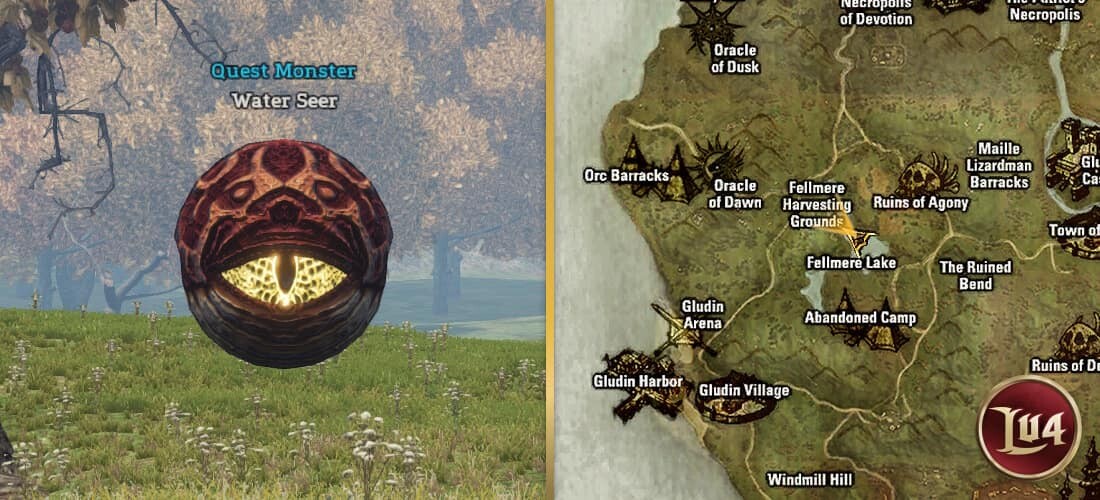Select the Ruins of Agony skull marker

click(x=928, y=175)
